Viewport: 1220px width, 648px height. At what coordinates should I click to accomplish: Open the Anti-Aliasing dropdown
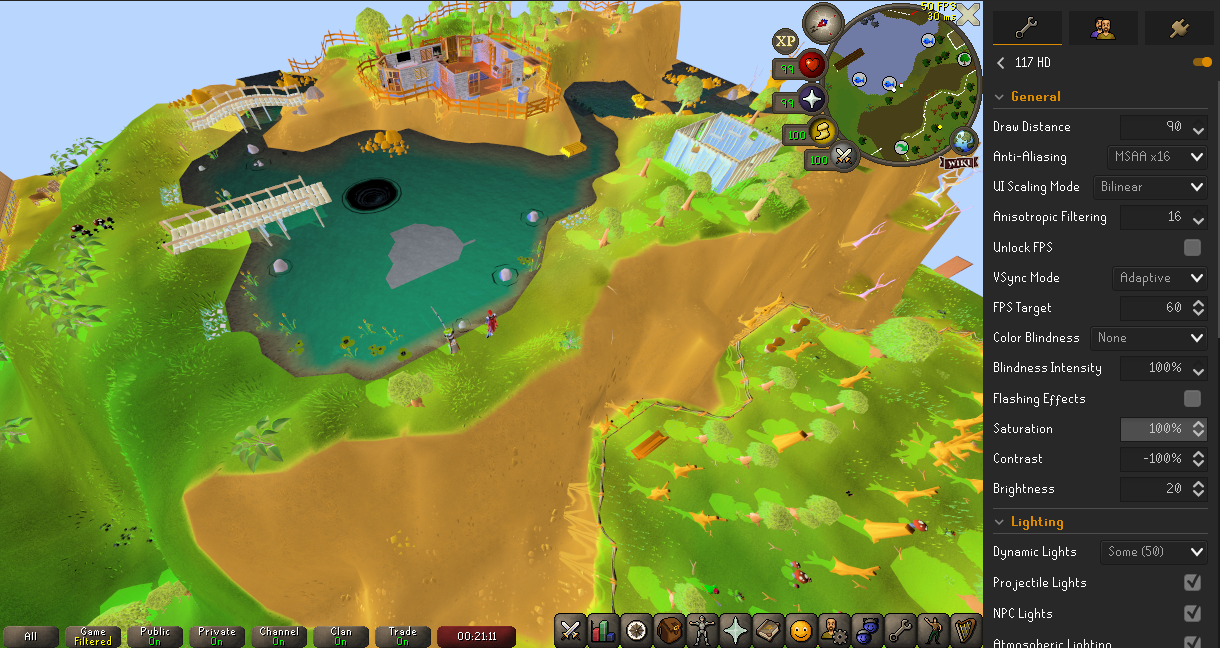coord(1157,157)
